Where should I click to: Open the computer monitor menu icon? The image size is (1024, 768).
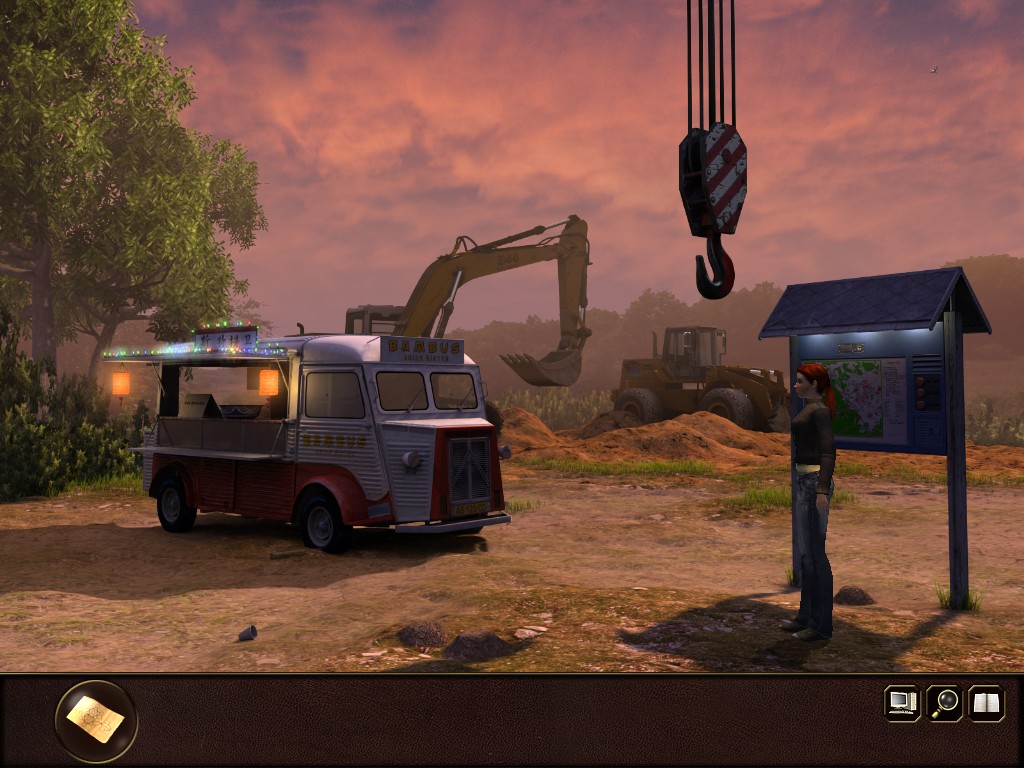click(x=902, y=702)
